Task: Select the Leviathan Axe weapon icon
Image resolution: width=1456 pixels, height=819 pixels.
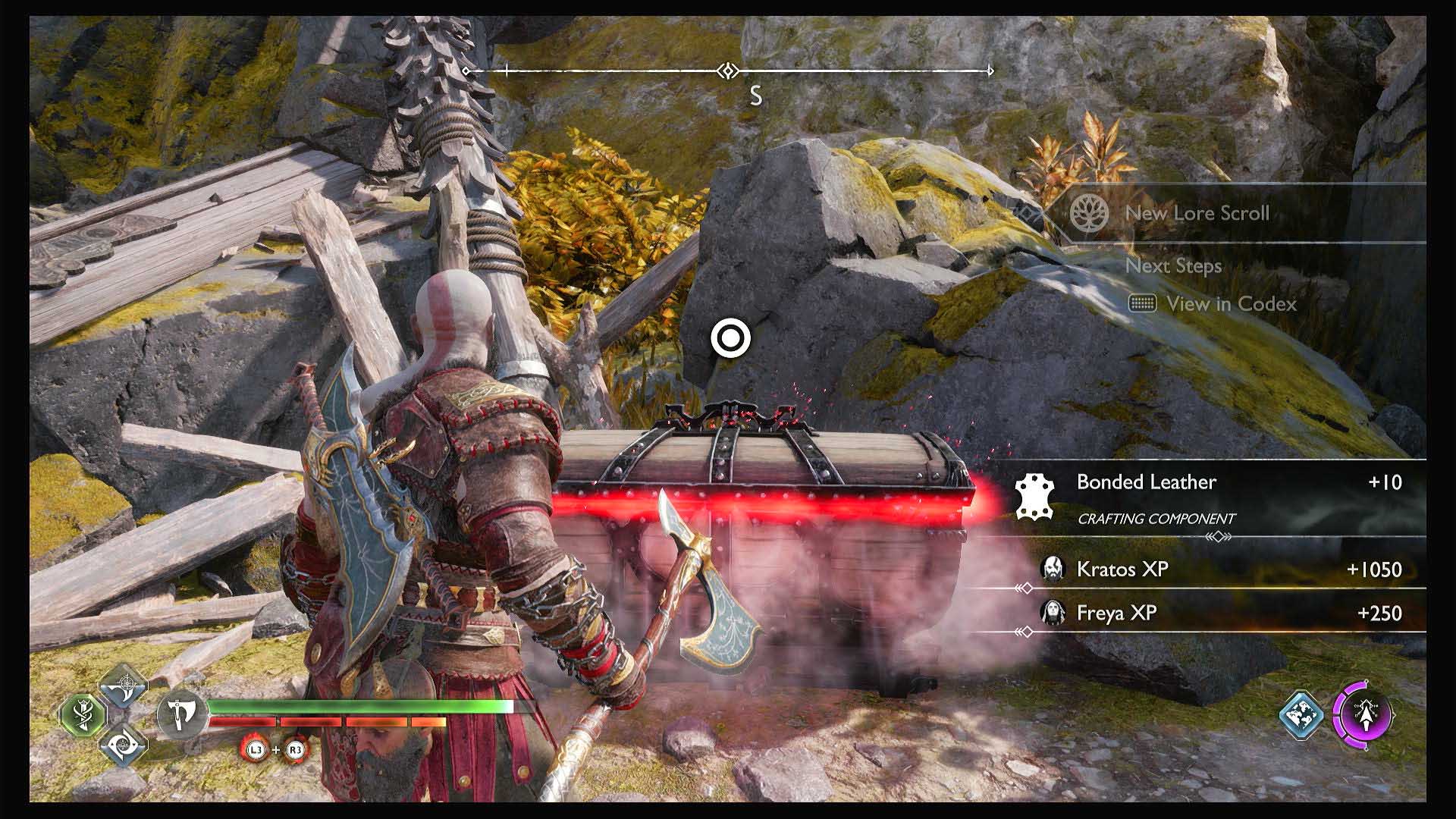Action: [x=181, y=714]
